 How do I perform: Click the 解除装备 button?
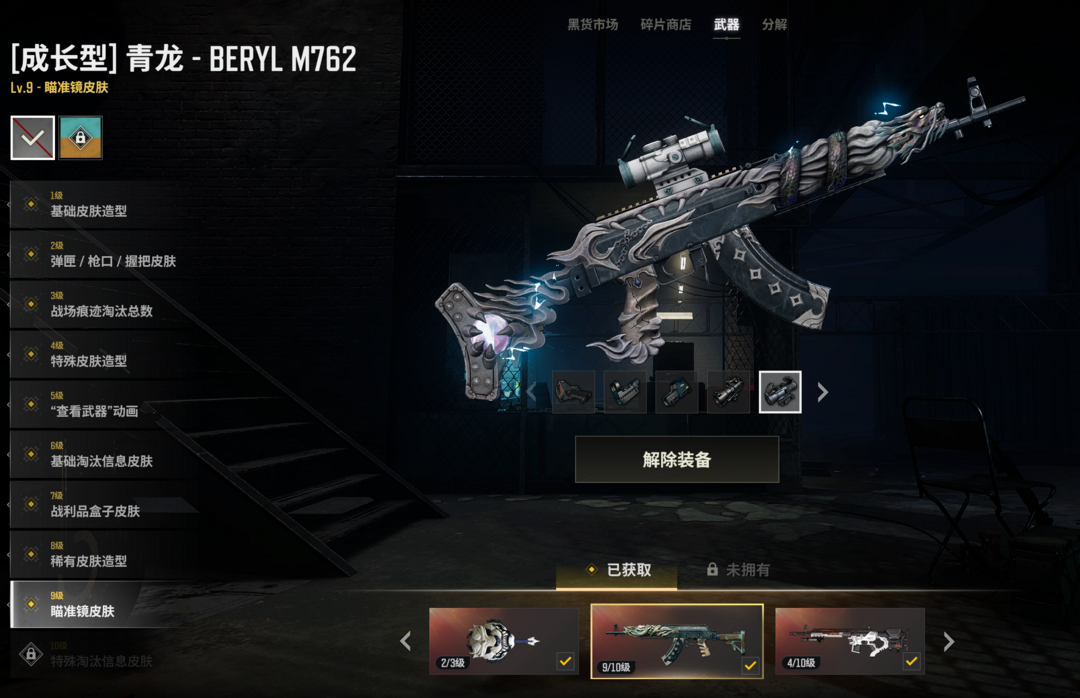click(677, 460)
